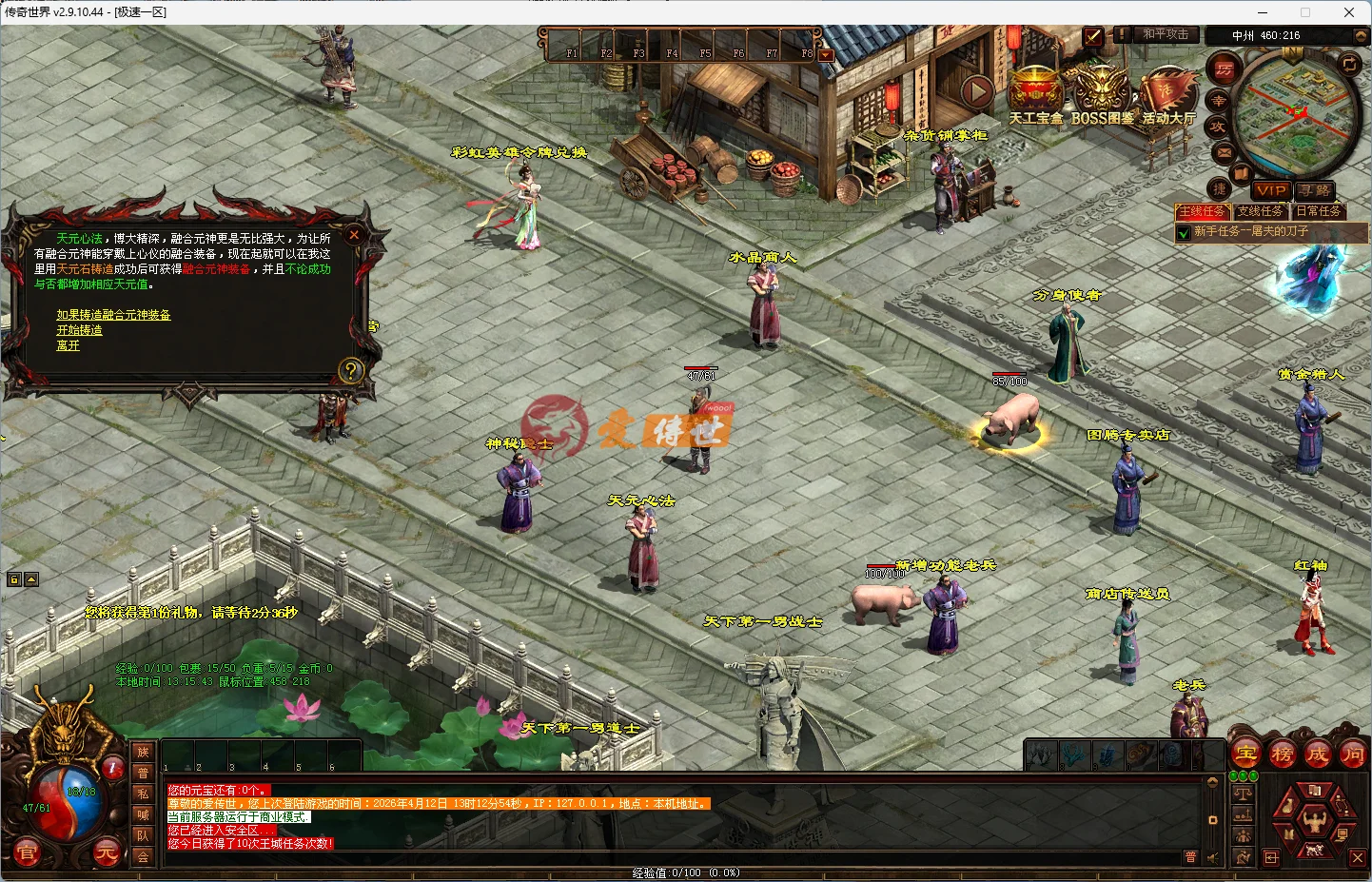Collapse the minimap using its up arrow
Viewport: 1372px width, 882px height.
coord(1359,35)
